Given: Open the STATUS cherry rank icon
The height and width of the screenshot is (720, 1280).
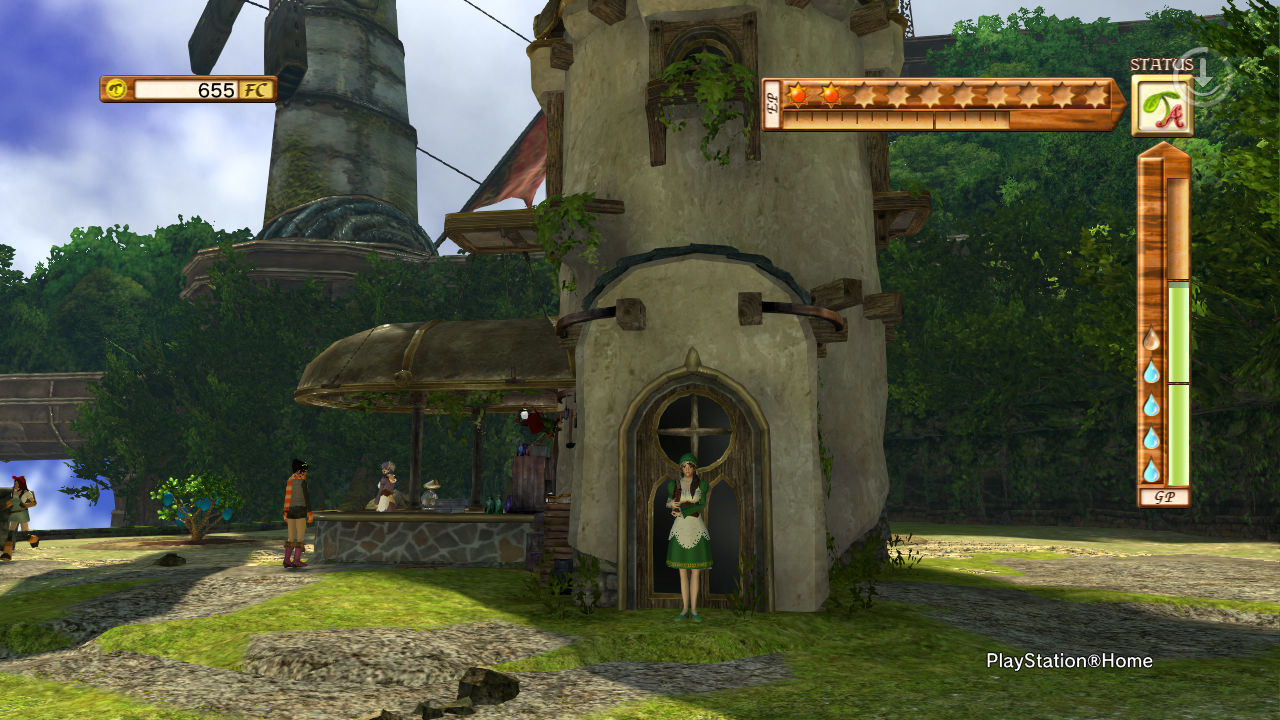Looking at the screenshot, I should tap(1161, 107).
